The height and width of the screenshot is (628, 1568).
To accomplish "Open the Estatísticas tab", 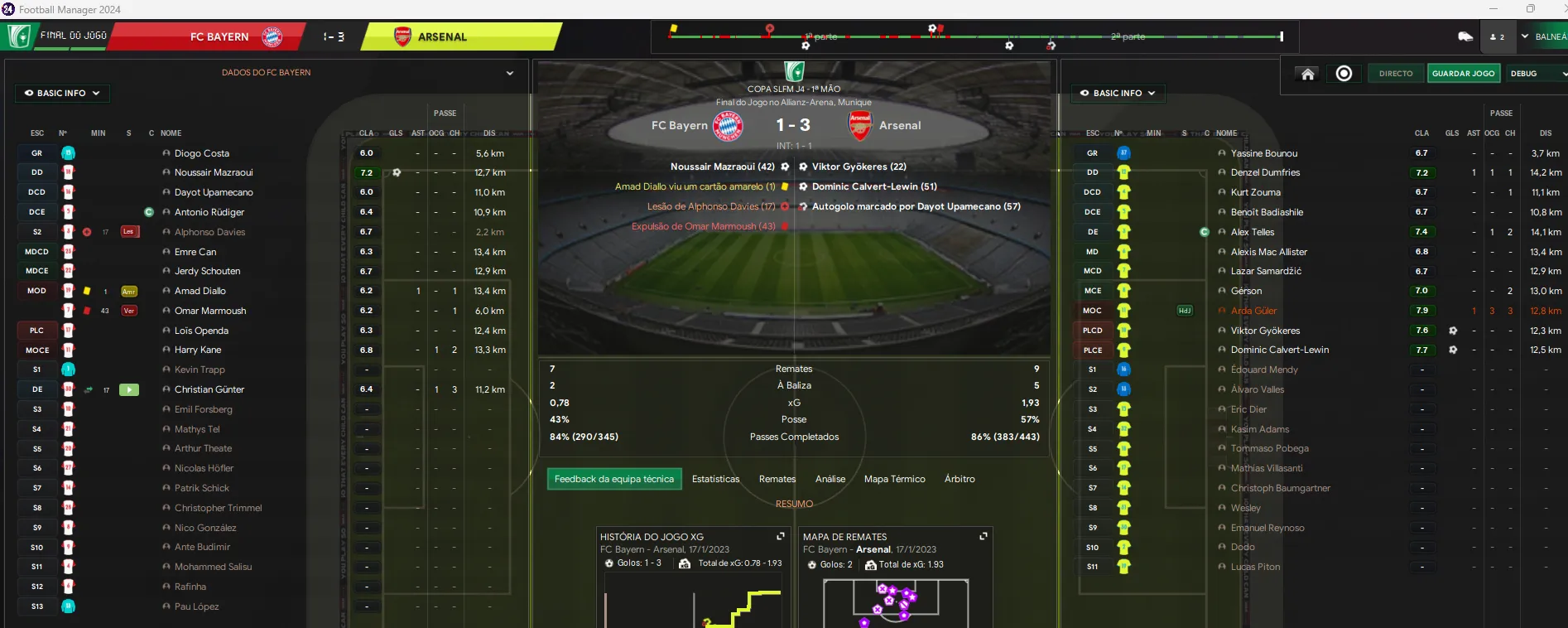I will tap(715, 479).
